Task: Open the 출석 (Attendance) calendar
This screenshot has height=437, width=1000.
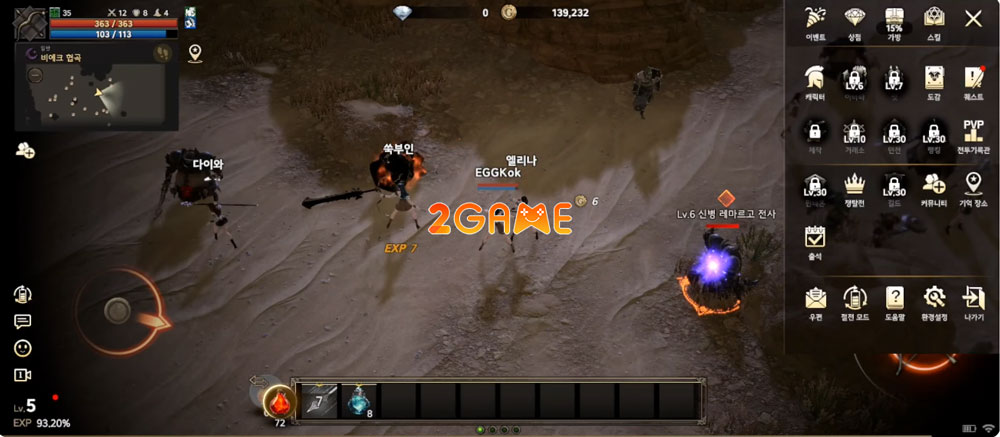Action: tap(814, 238)
